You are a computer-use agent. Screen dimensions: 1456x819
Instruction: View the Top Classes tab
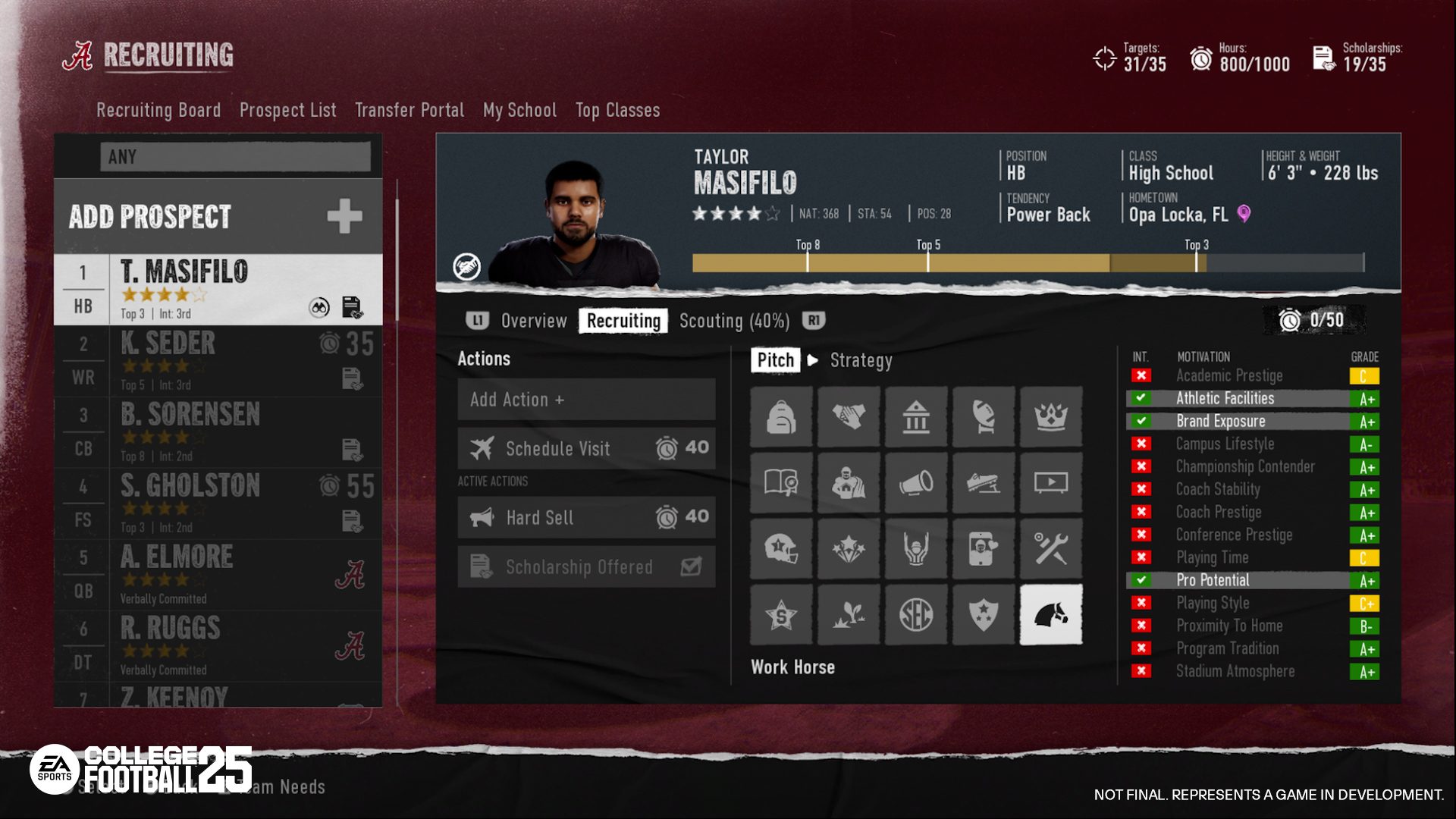(x=617, y=110)
